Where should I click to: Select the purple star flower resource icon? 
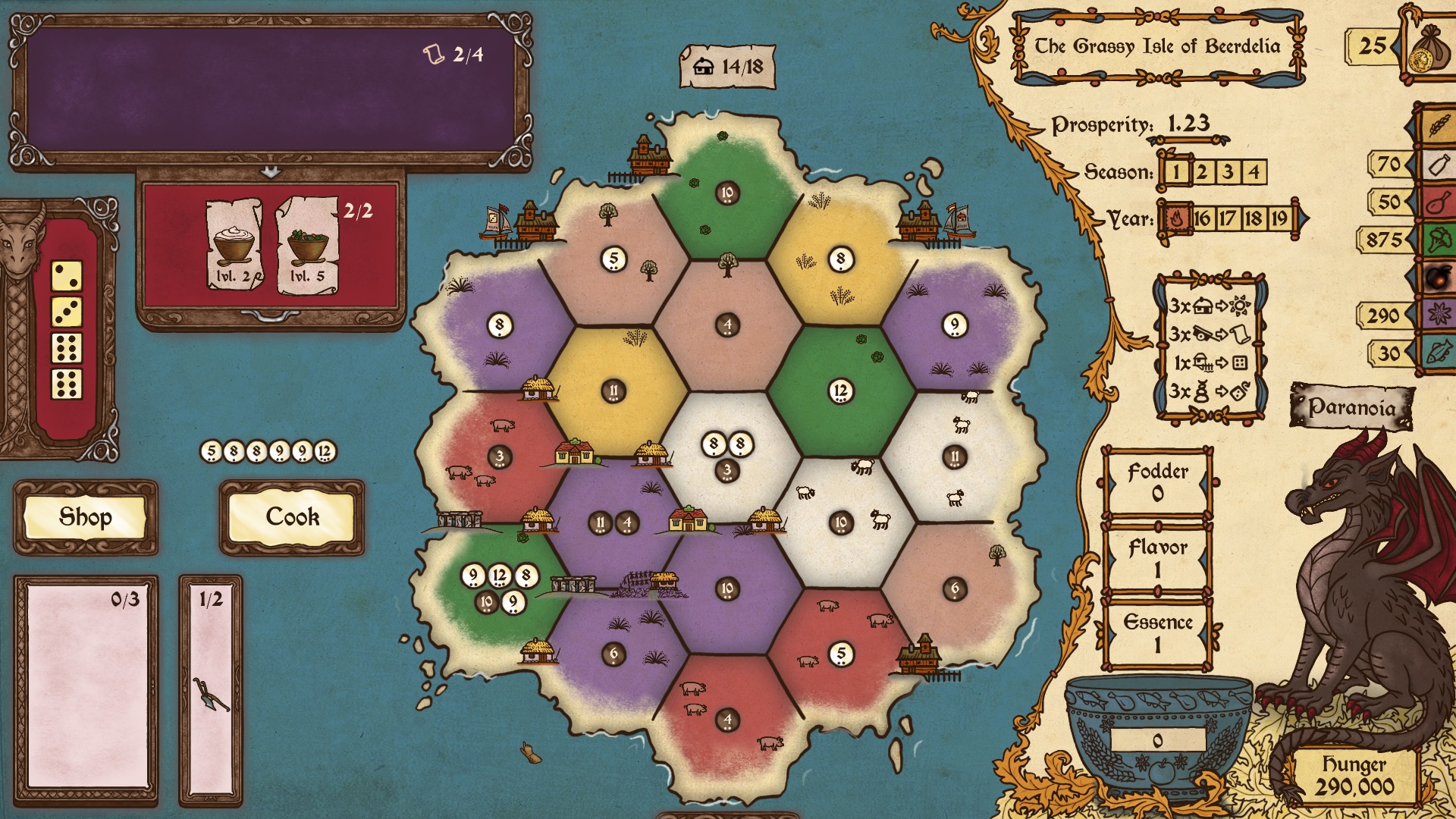(x=1438, y=315)
